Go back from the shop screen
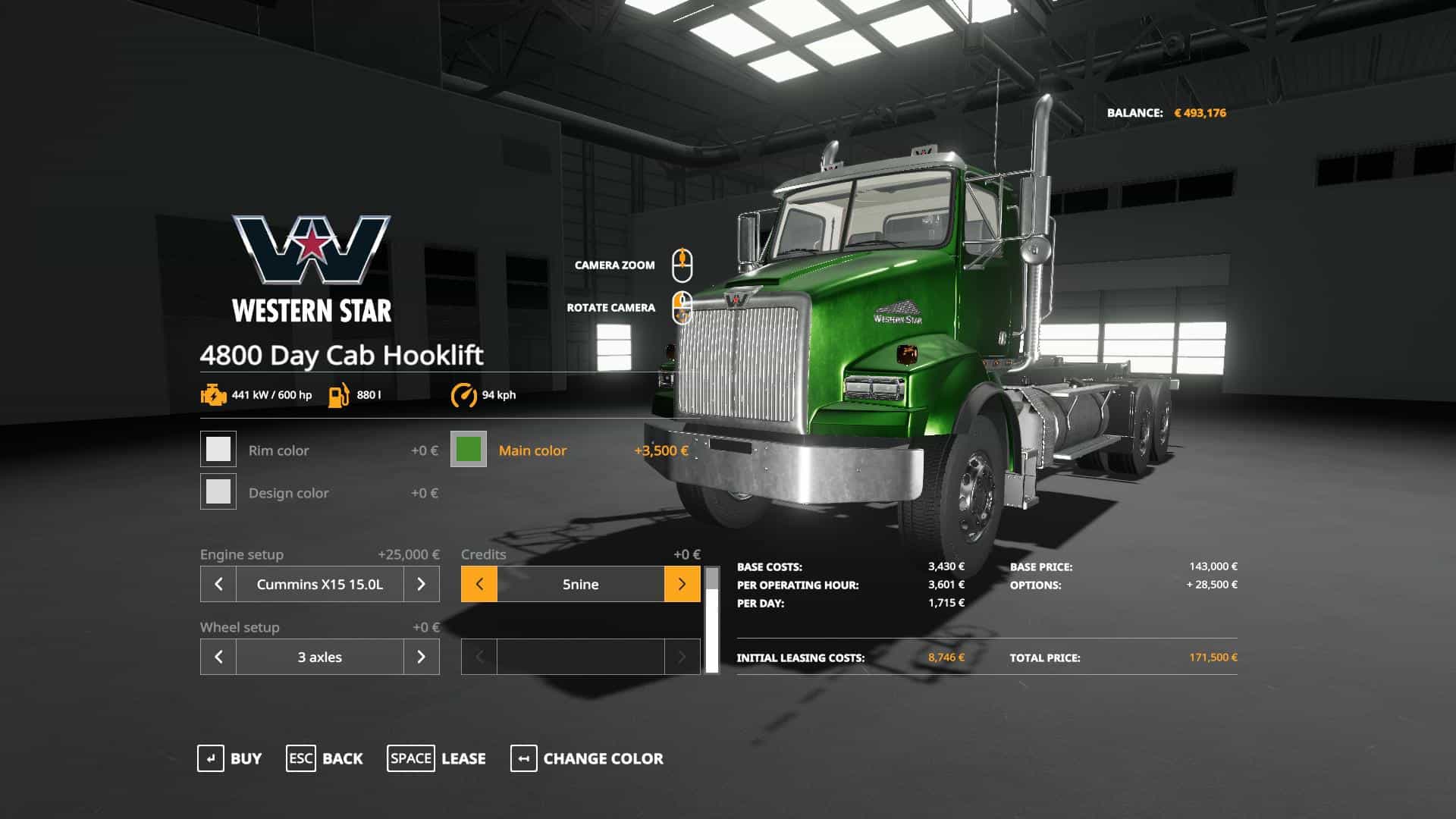Image resolution: width=1456 pixels, height=819 pixels. 325,758
